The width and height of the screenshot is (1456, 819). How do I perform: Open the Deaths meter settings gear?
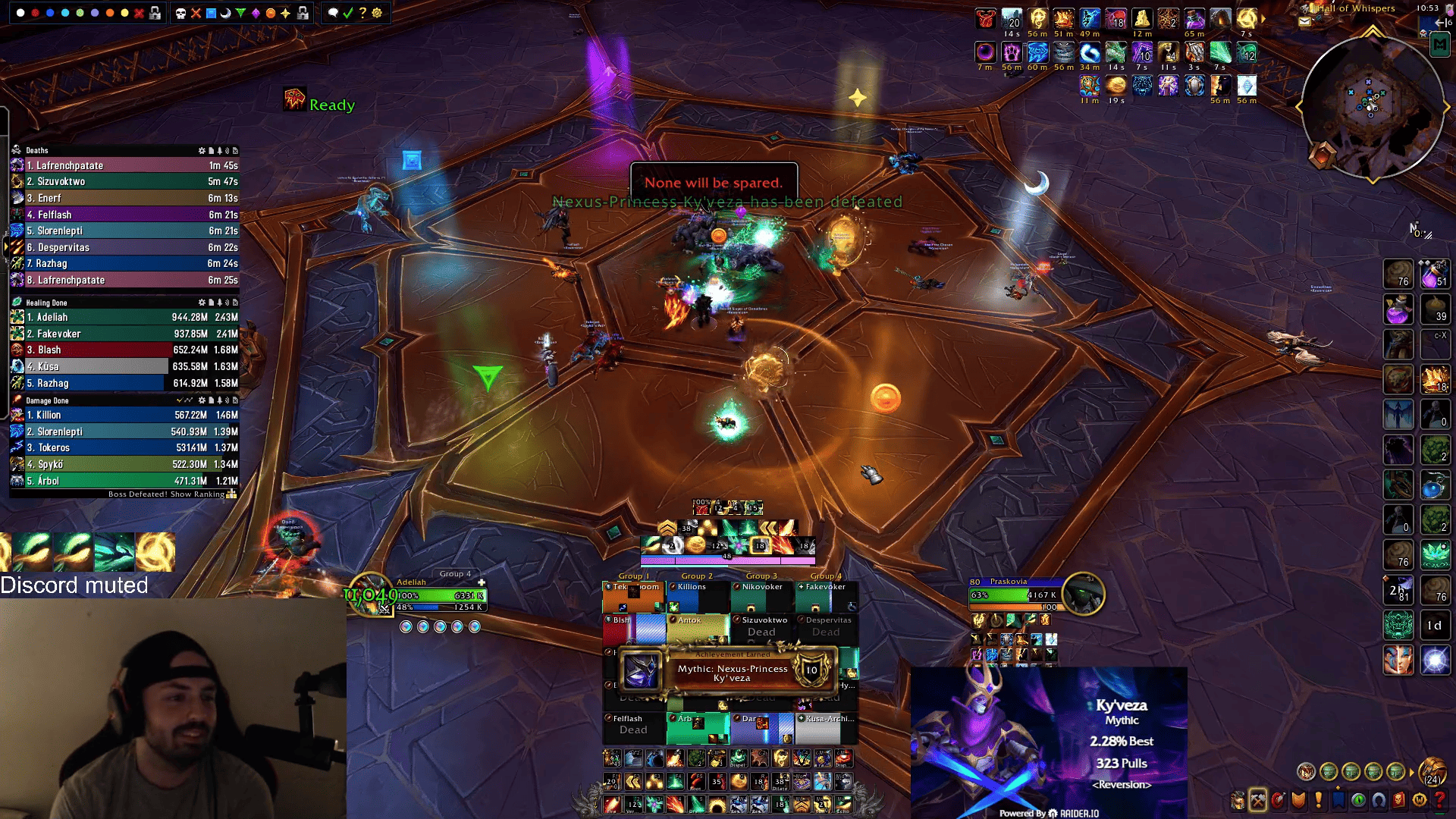[202, 150]
